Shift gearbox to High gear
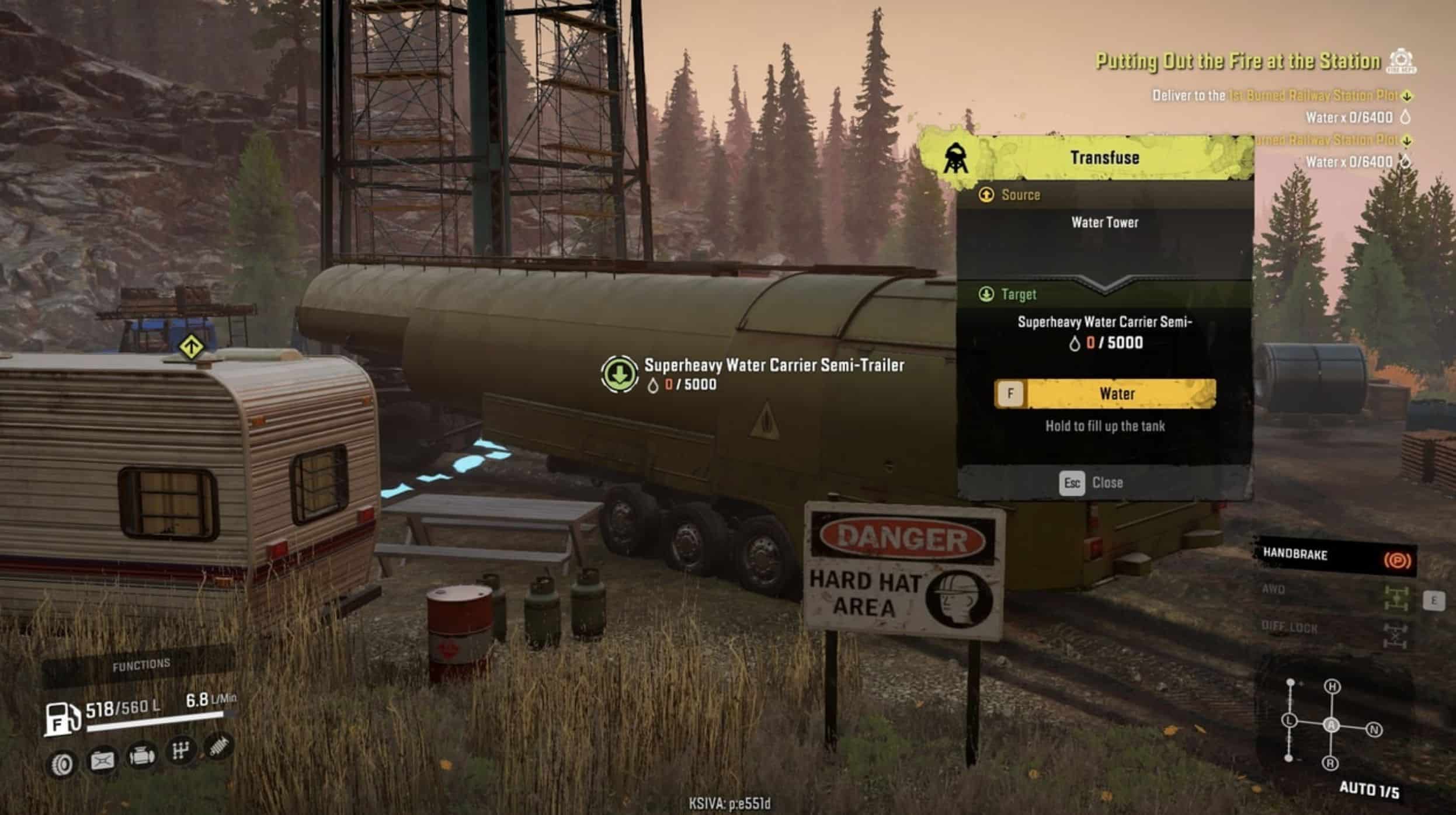Viewport: 1456px width, 815px height. coord(1332,687)
